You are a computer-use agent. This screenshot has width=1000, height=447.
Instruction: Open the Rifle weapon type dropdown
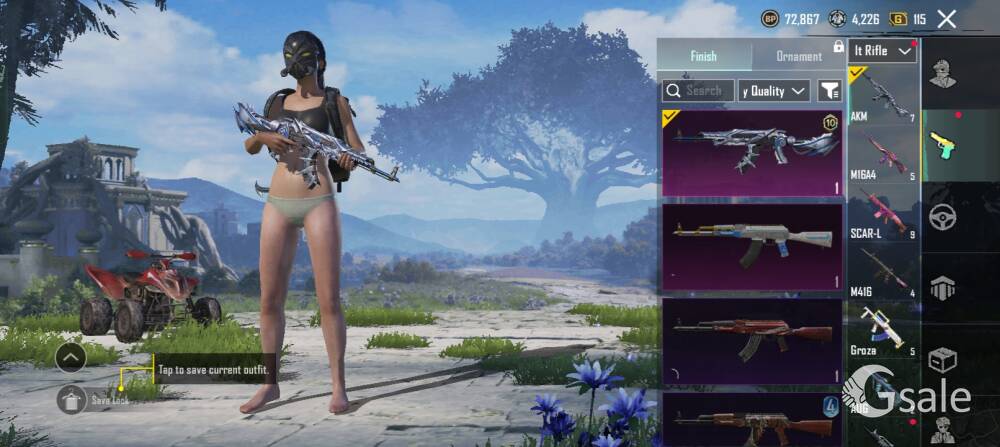tap(883, 50)
